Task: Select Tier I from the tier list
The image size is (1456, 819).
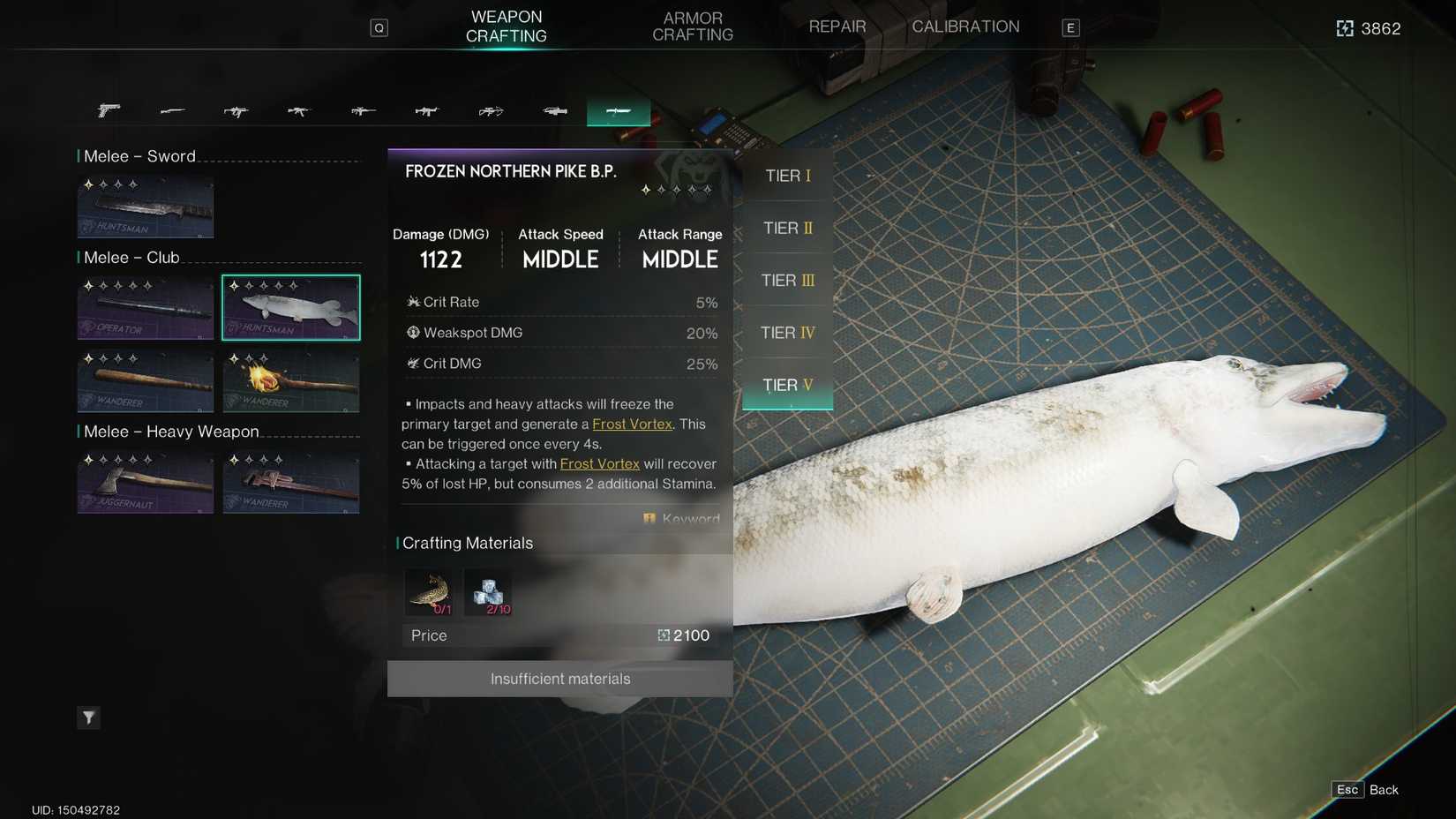Action: (786, 176)
